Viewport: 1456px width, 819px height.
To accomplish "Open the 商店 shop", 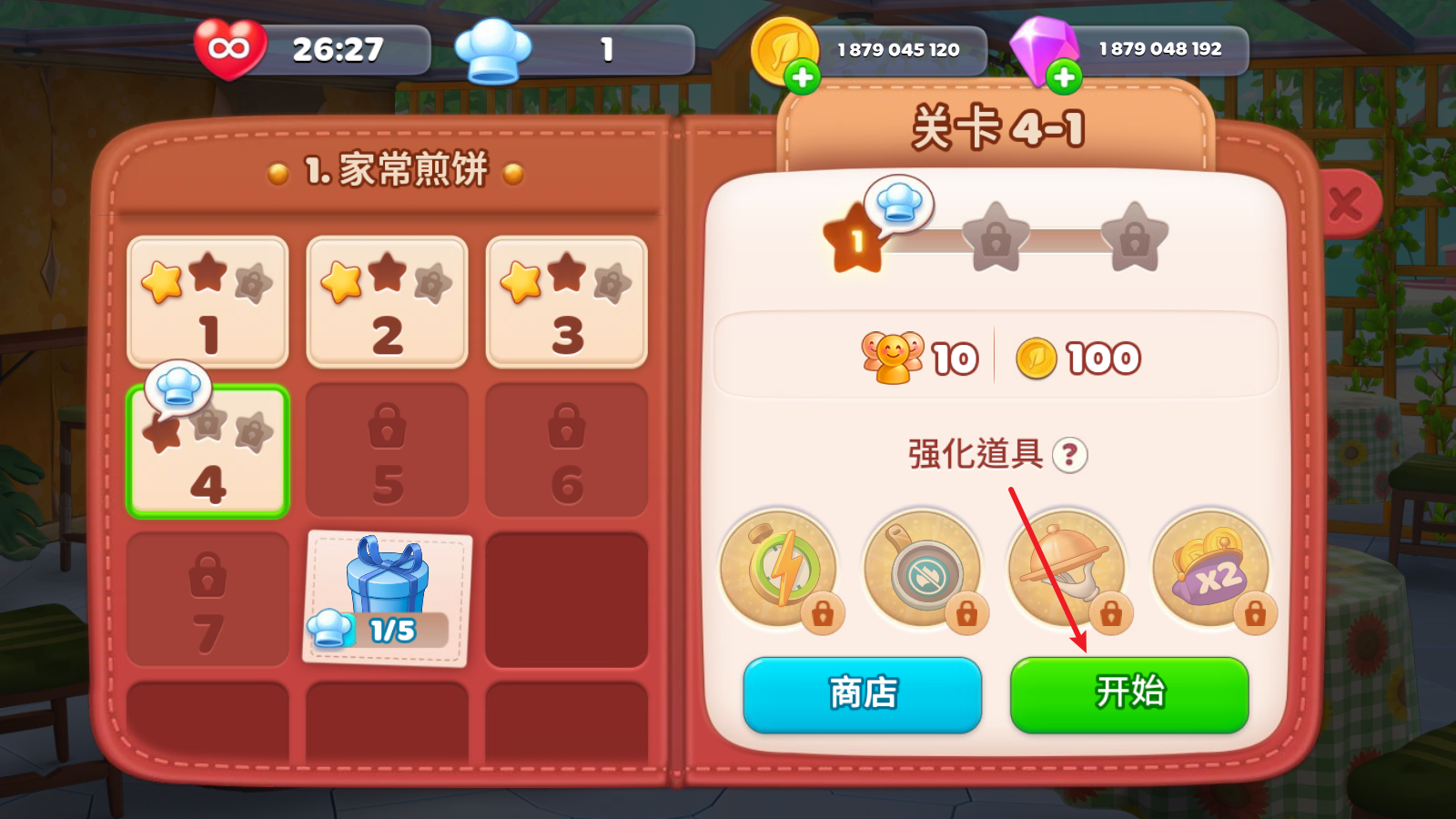I will (x=861, y=694).
